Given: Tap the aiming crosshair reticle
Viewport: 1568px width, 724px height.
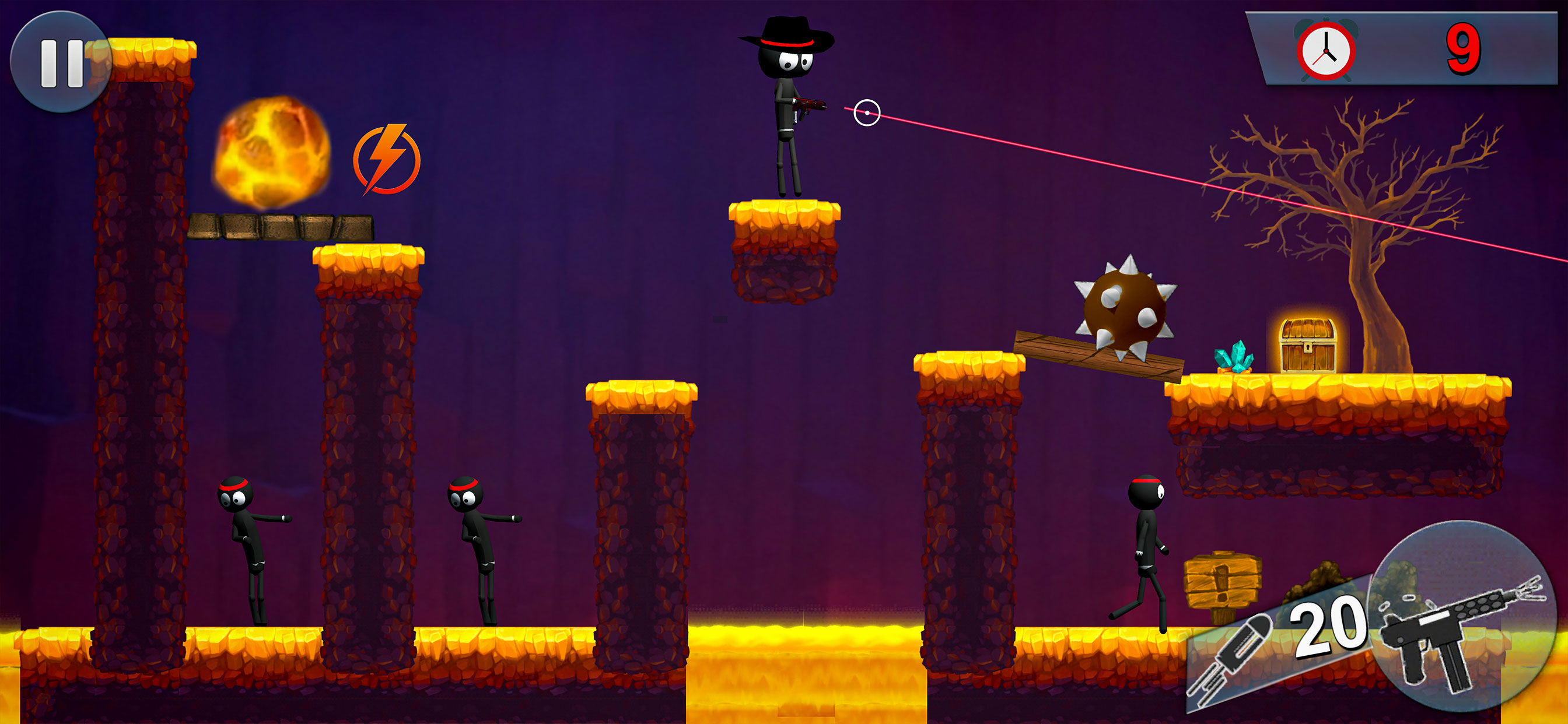Looking at the screenshot, I should pyautogui.click(x=867, y=111).
